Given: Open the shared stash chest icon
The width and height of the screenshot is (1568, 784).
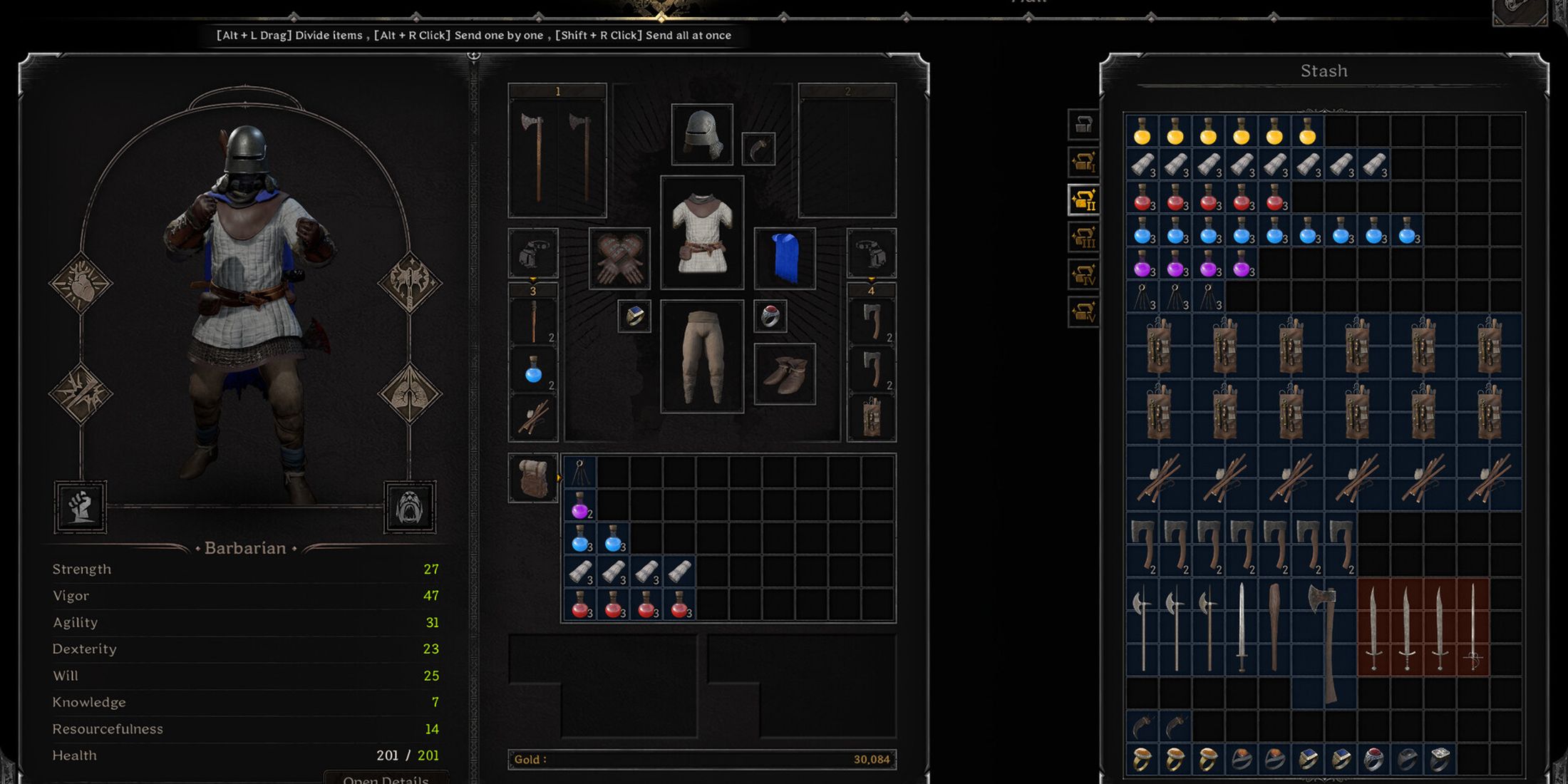Looking at the screenshot, I should coord(1083,125).
